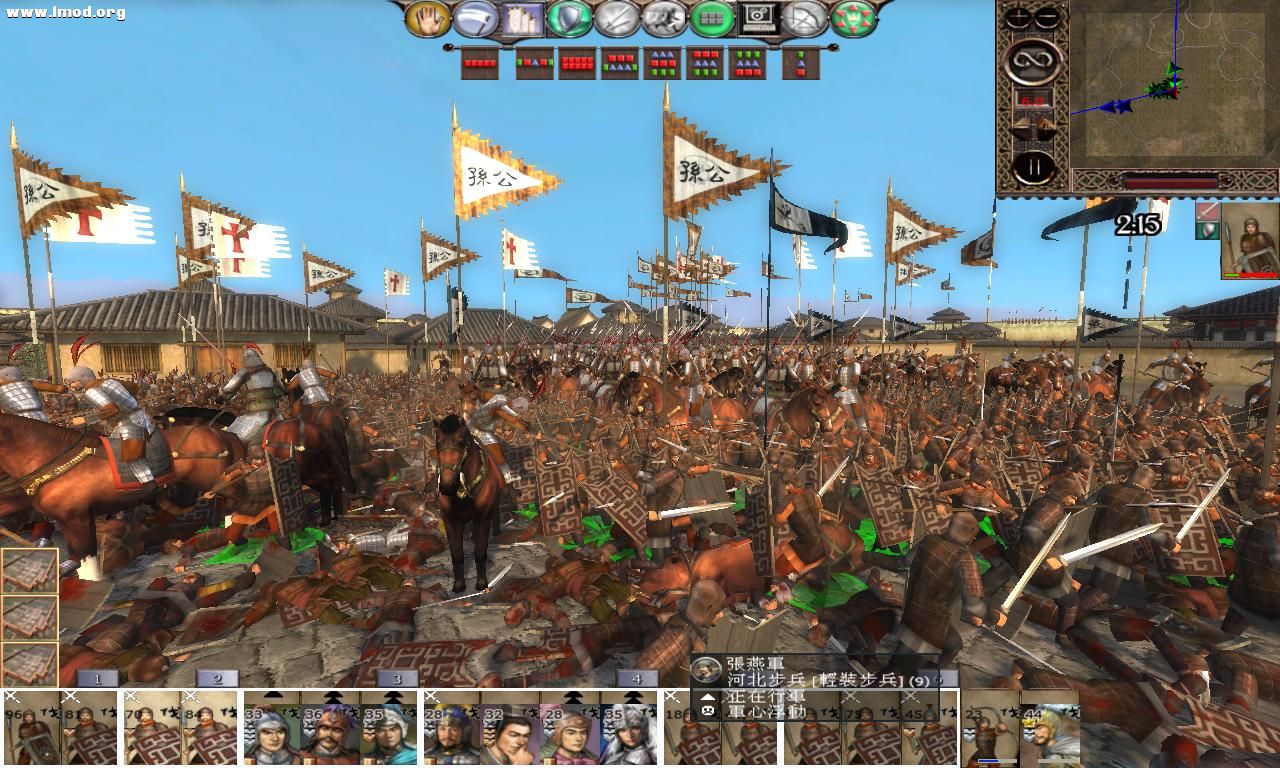Pause the battle with the pause button
Image resolution: width=1280 pixels, height=768 pixels.
coord(1034,167)
